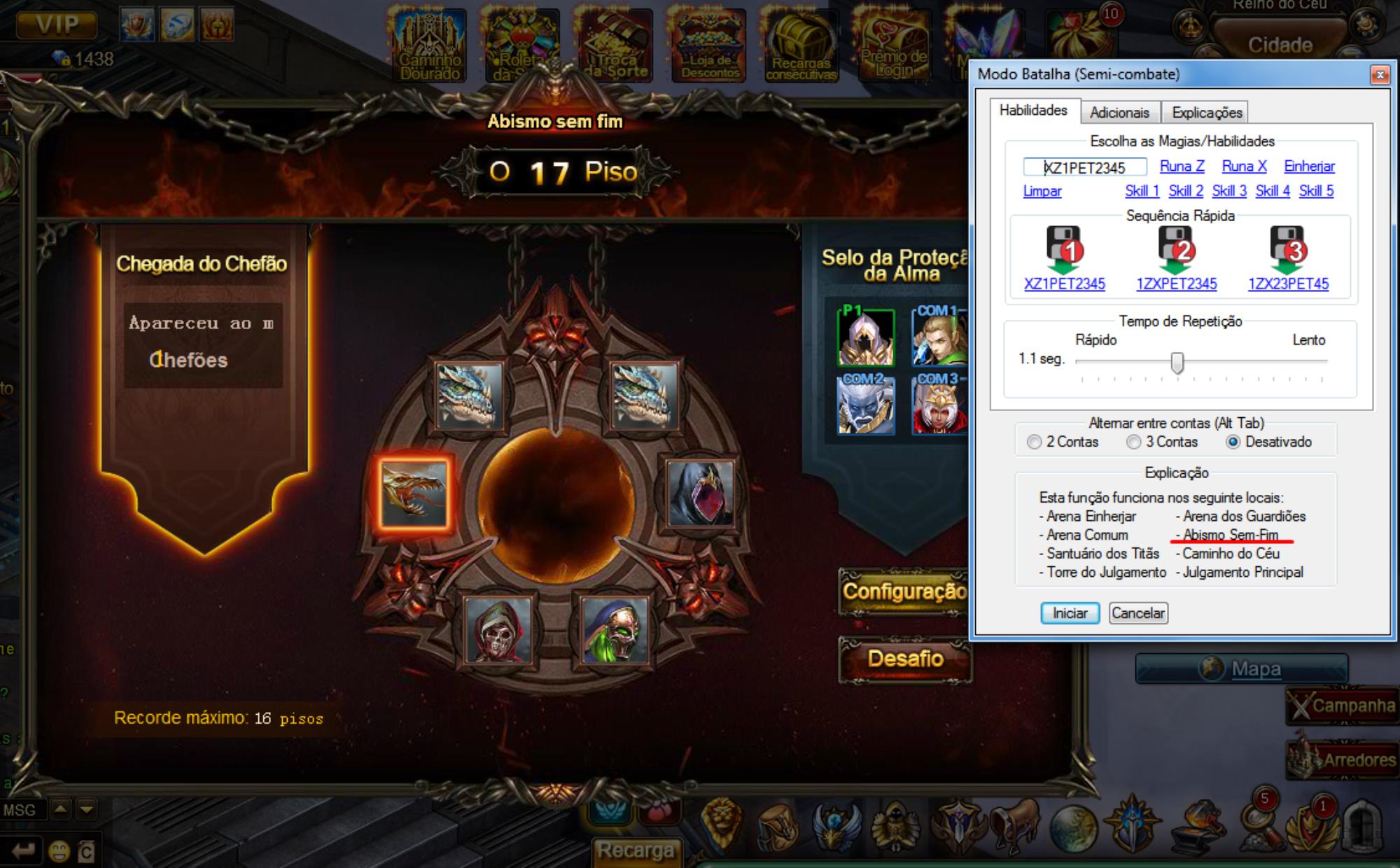This screenshot has width=1400, height=868.
Task: Select the highlighted golden dragon boss tile
Action: [413, 493]
